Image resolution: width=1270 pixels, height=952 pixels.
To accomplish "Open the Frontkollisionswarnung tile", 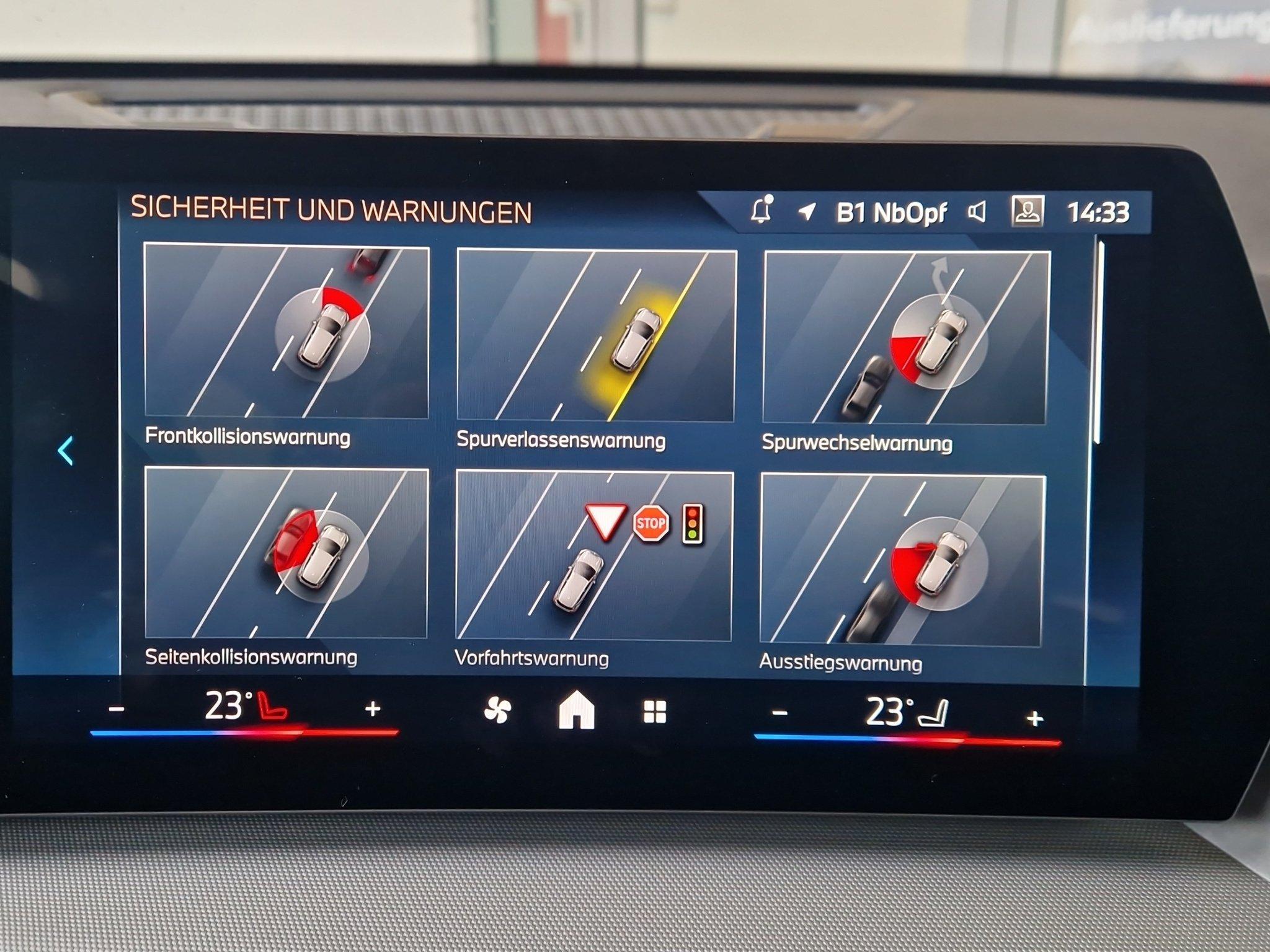I will tap(286, 332).
